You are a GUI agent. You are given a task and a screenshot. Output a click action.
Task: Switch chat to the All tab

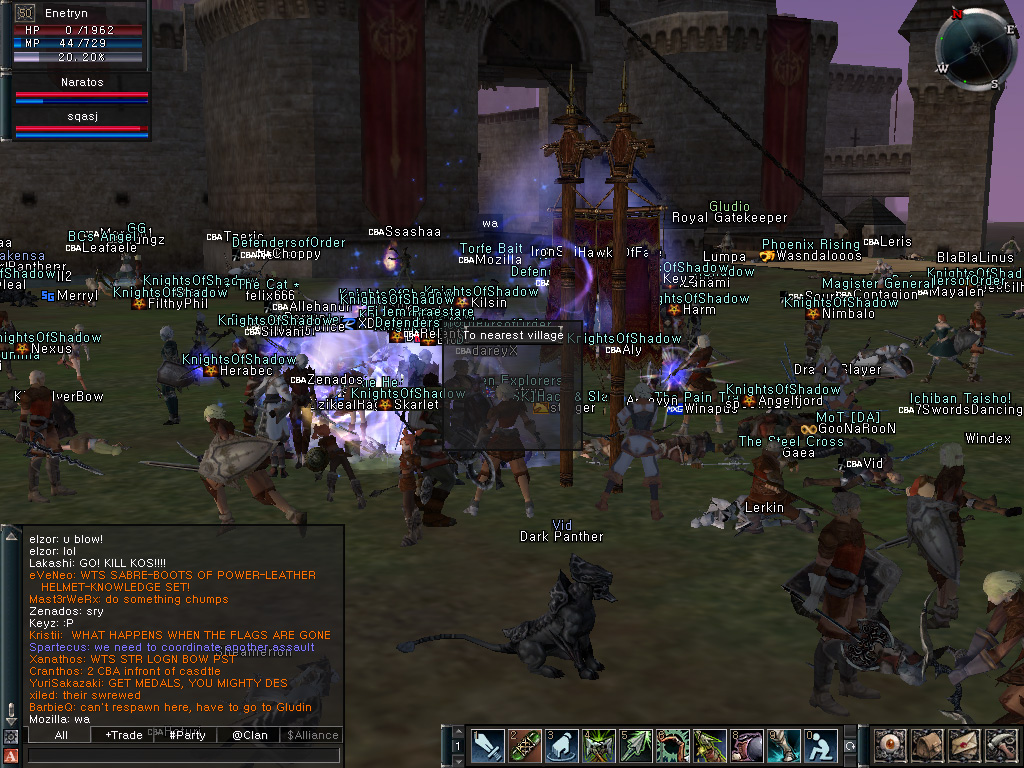coord(61,735)
